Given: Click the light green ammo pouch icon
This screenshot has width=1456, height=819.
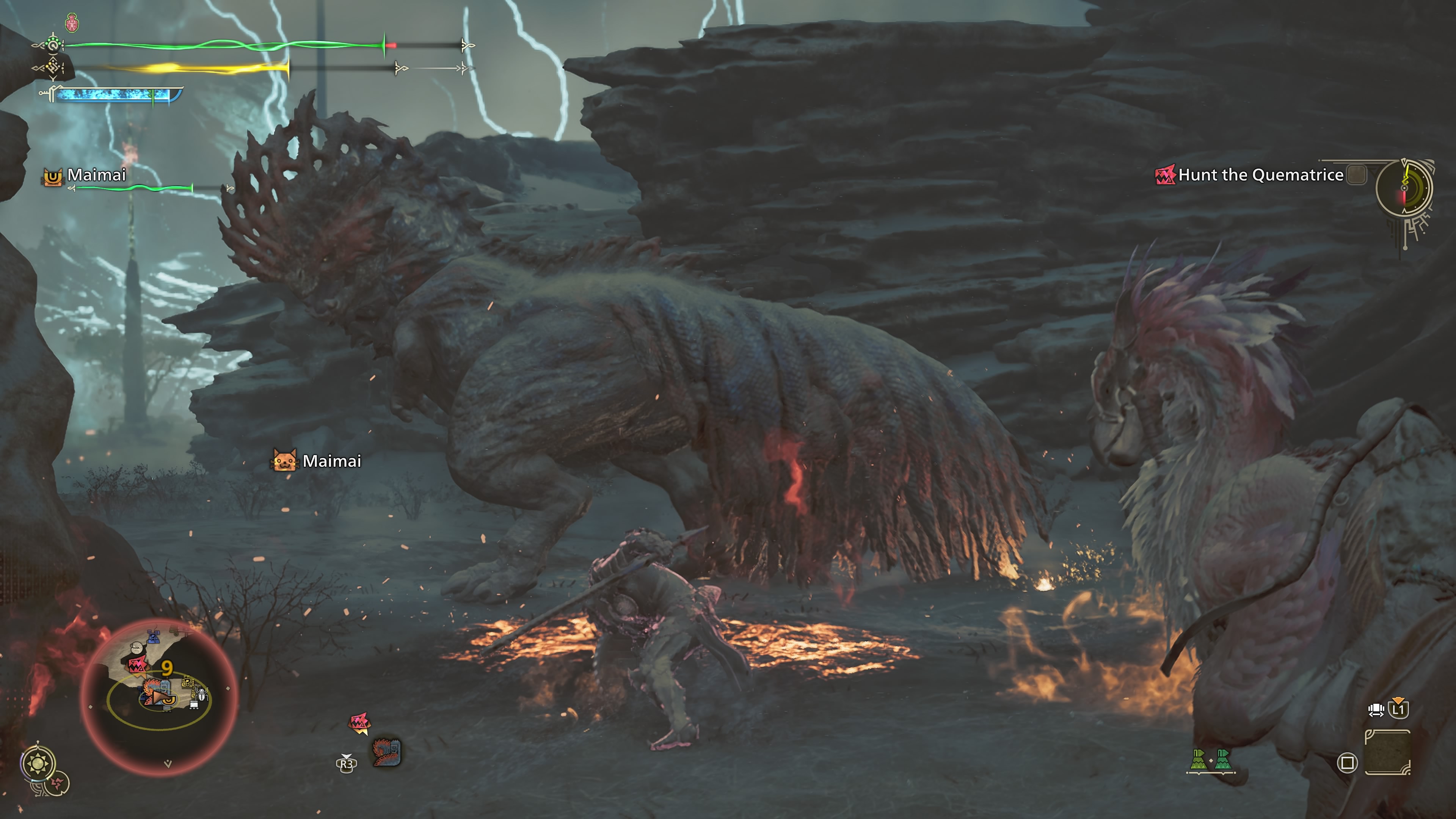Looking at the screenshot, I should click(x=1198, y=760).
